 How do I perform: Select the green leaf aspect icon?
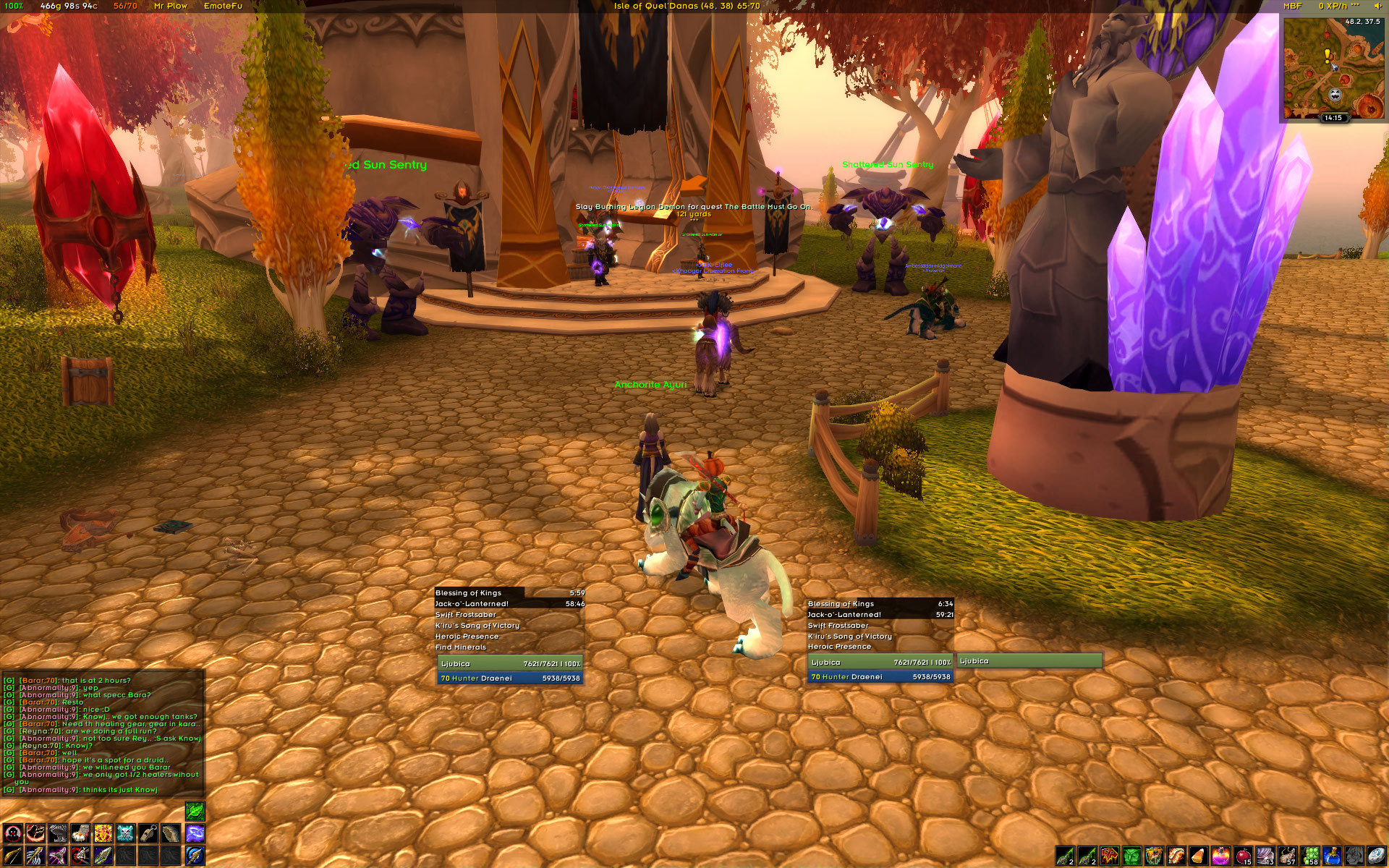tap(195, 811)
